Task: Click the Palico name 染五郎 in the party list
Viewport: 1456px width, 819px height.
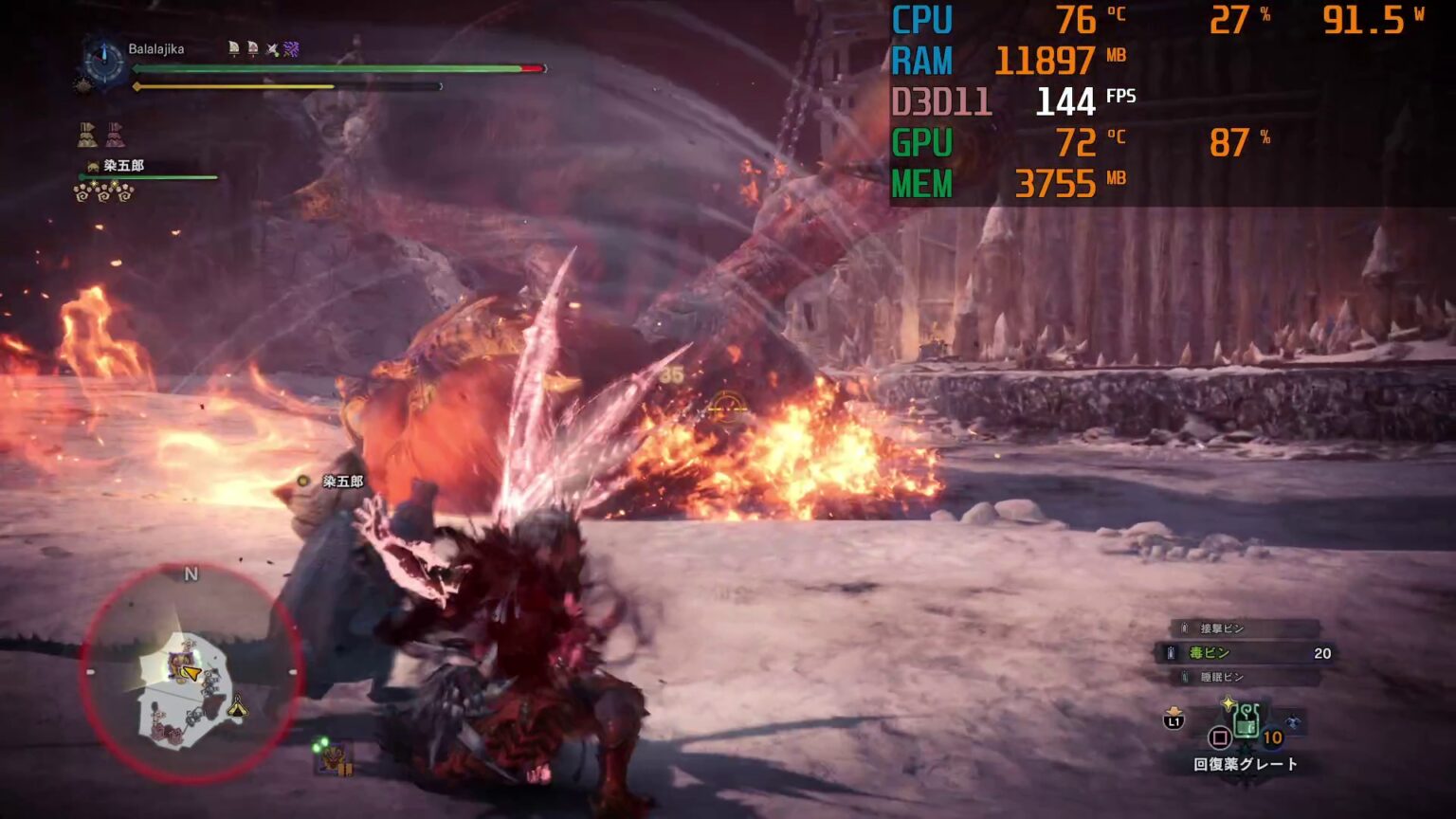Action: click(123, 166)
